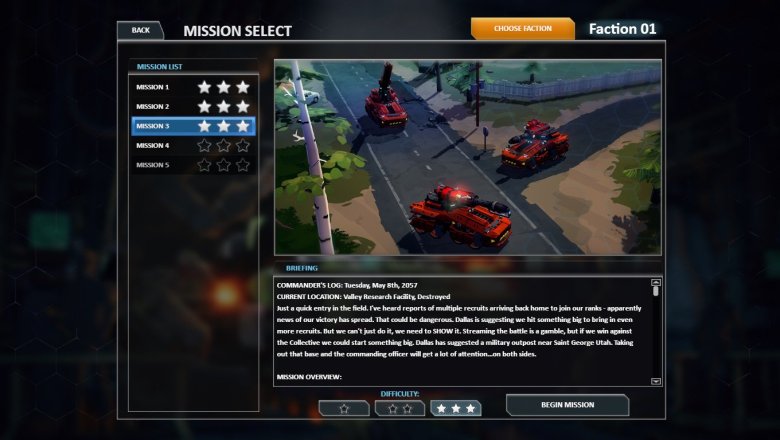
Task: Set difficulty to one star
Action: point(344,408)
